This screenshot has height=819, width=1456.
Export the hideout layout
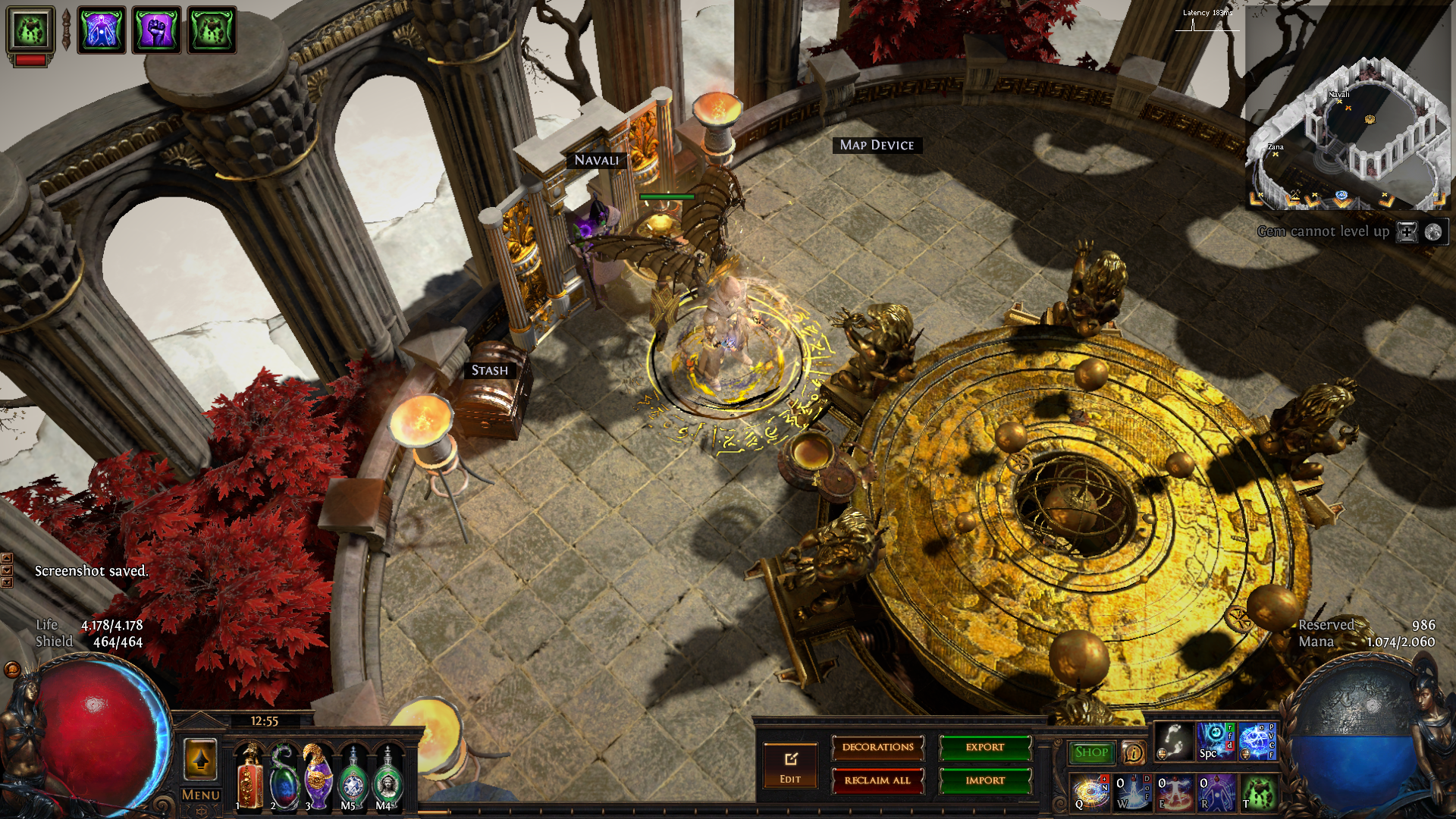(x=985, y=748)
